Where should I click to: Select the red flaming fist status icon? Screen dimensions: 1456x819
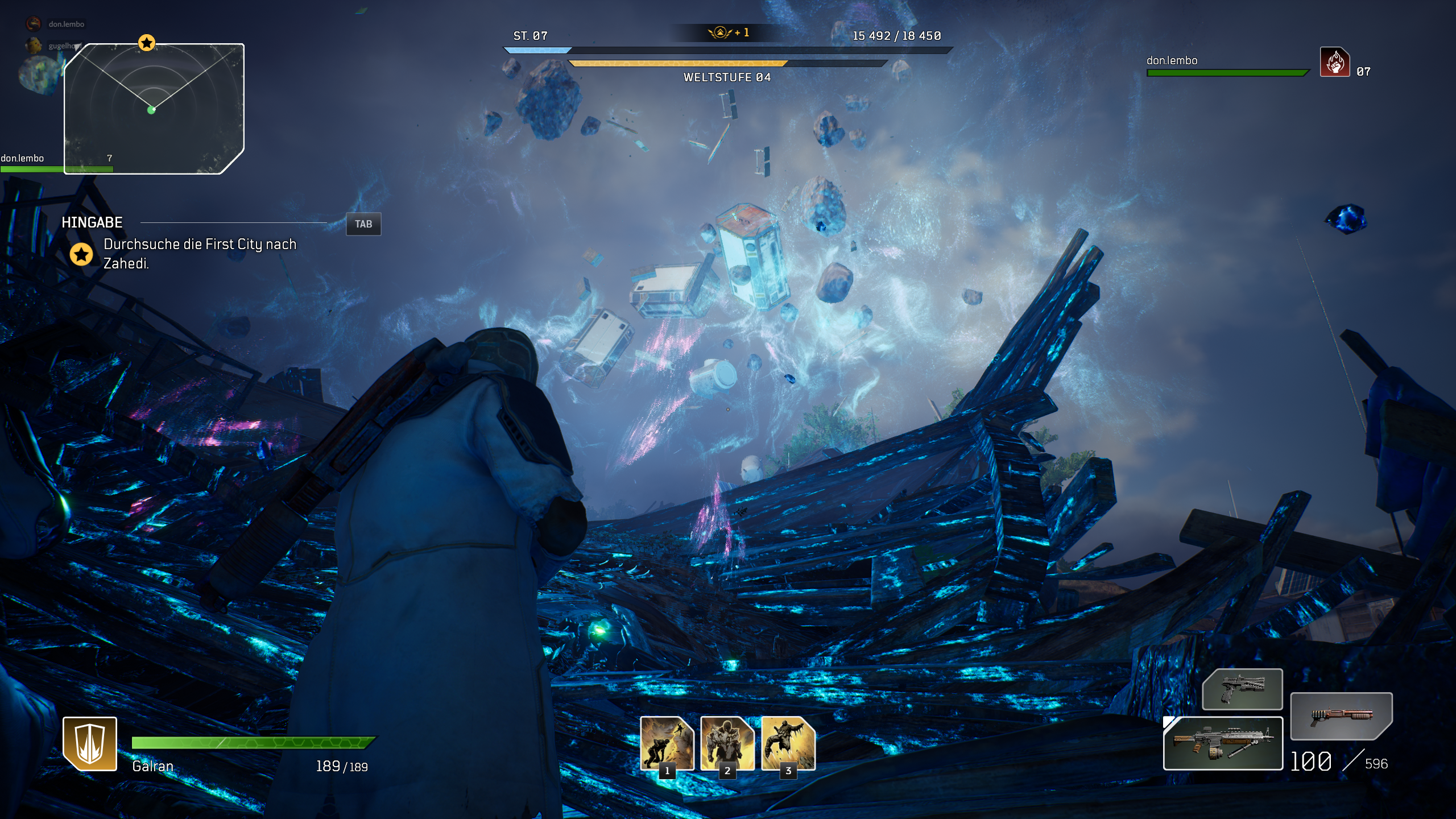pyautogui.click(x=1334, y=62)
